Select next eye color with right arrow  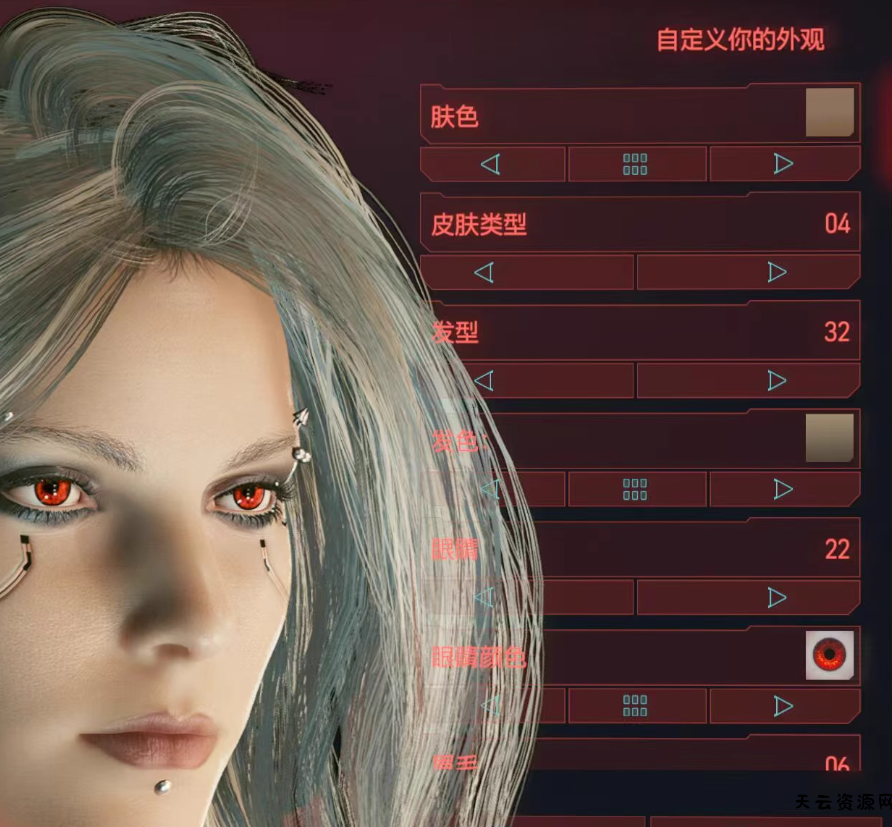[x=784, y=706]
